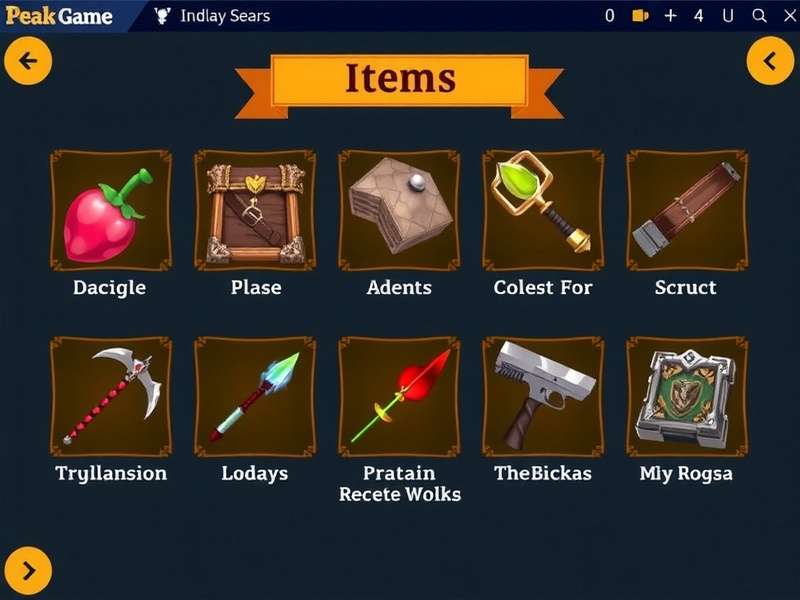Choose the My Rogsa framed emblem item
The image size is (800, 600).
[686, 396]
